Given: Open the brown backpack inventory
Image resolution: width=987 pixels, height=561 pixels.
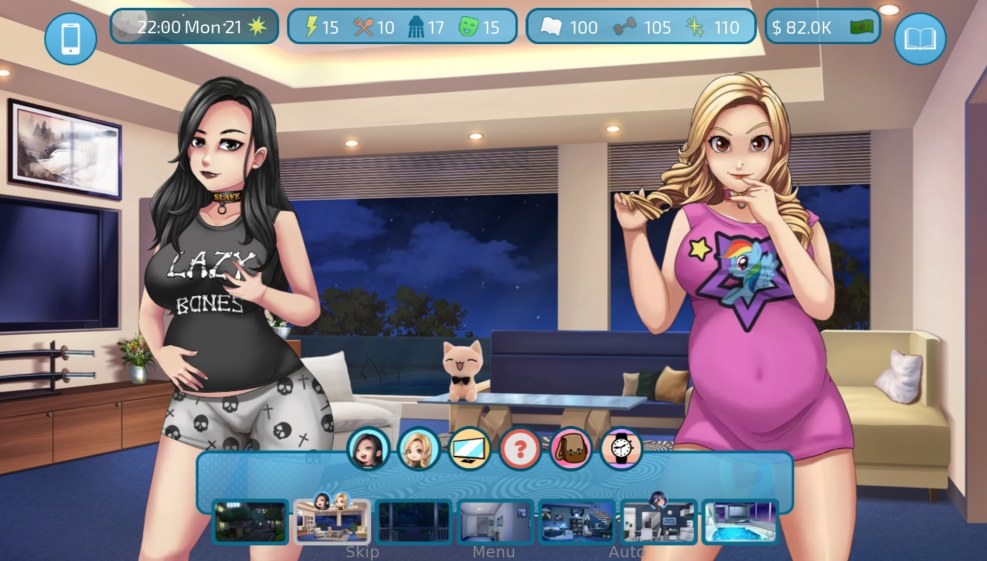Looking at the screenshot, I should [x=571, y=449].
